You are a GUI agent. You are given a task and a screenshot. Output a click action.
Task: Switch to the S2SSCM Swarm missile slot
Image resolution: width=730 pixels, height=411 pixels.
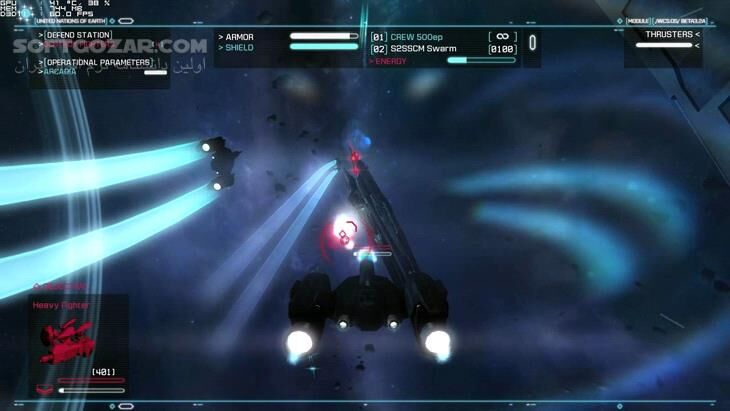tap(423, 49)
